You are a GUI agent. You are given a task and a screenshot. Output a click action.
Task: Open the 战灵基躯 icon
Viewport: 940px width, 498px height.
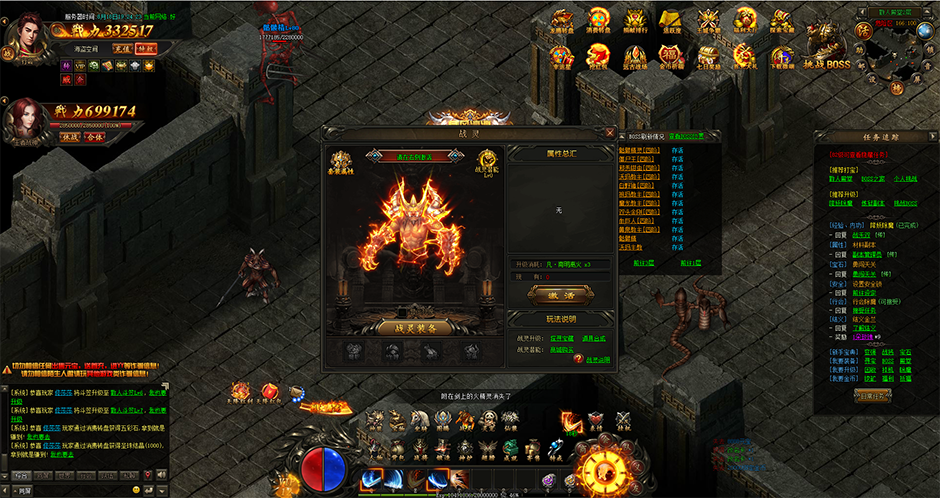(x=489, y=163)
